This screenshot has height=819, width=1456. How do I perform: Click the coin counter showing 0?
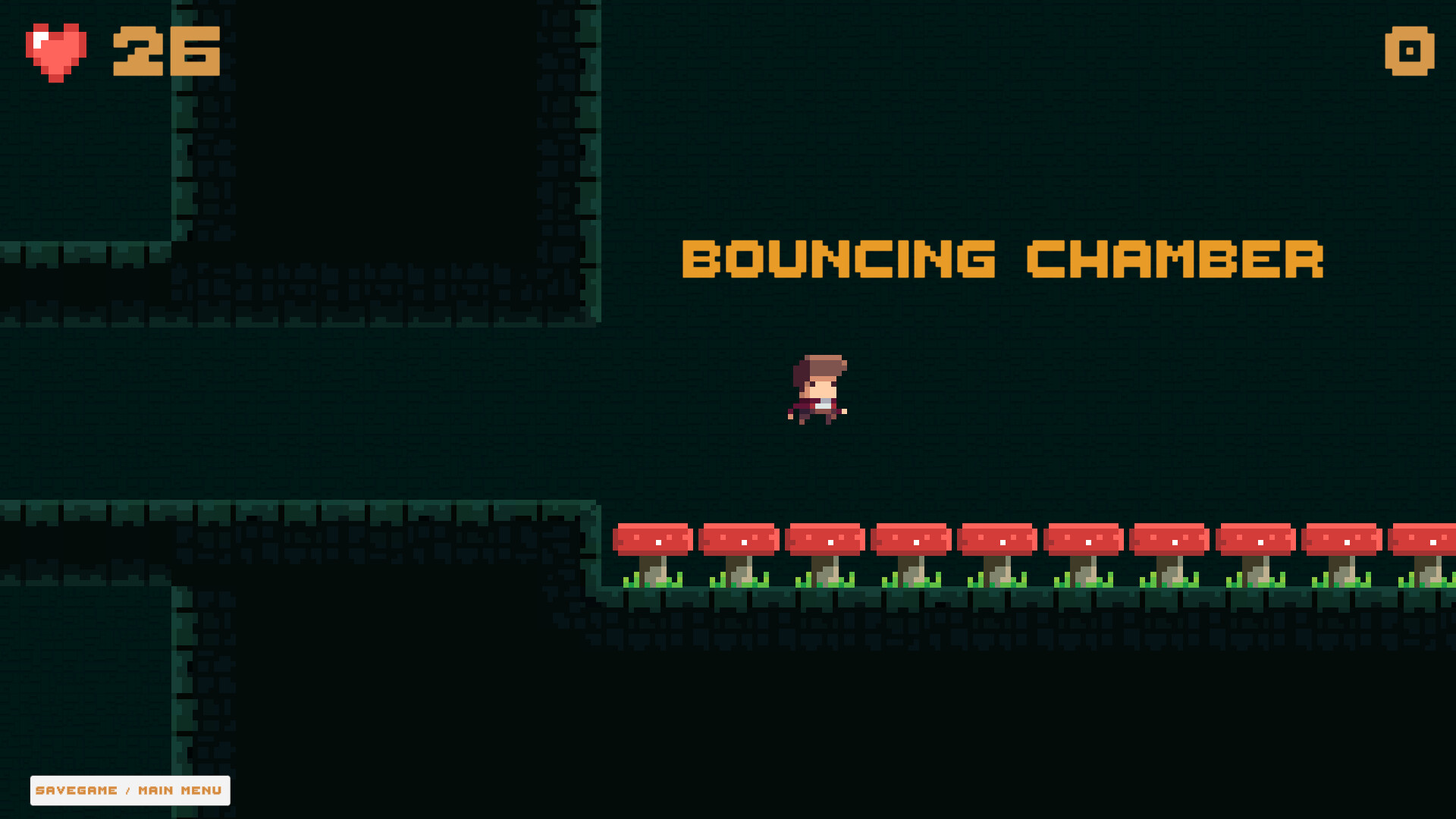pos(1409,52)
